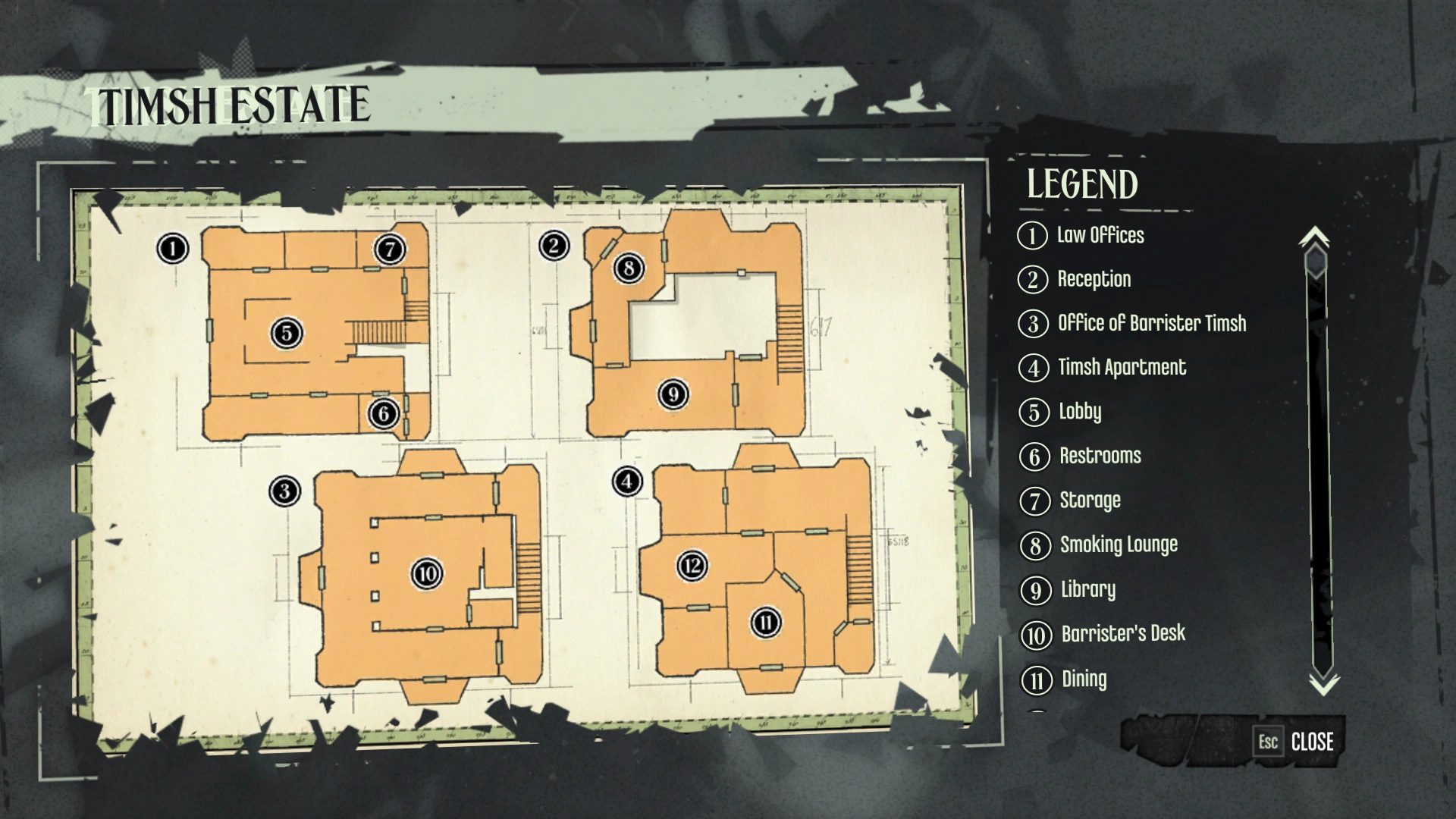The width and height of the screenshot is (1456, 819).
Task: Click map marker 11 in the Dining room
Action: [766, 623]
